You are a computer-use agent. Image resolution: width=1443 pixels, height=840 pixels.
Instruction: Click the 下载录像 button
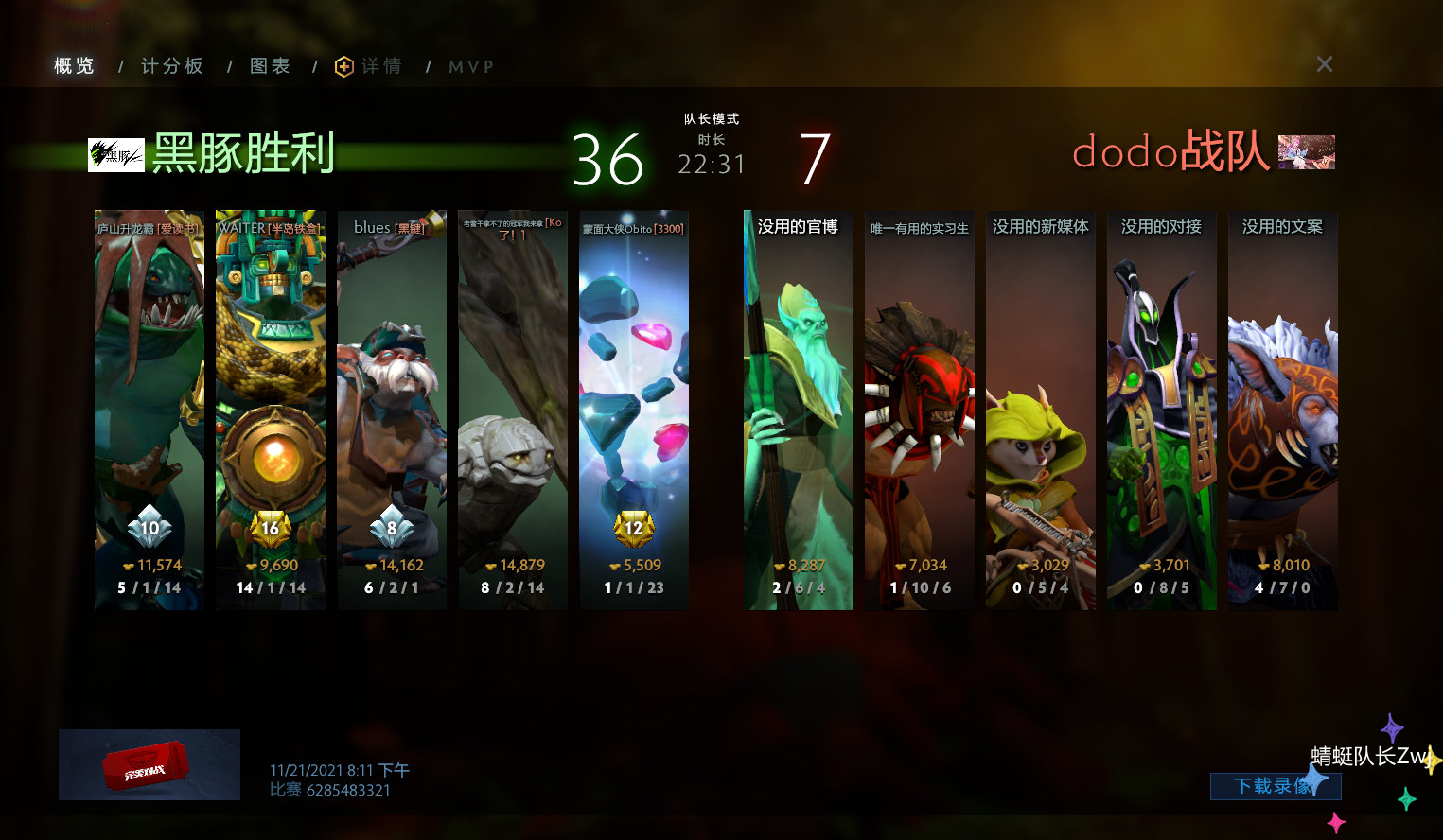[x=1276, y=786]
